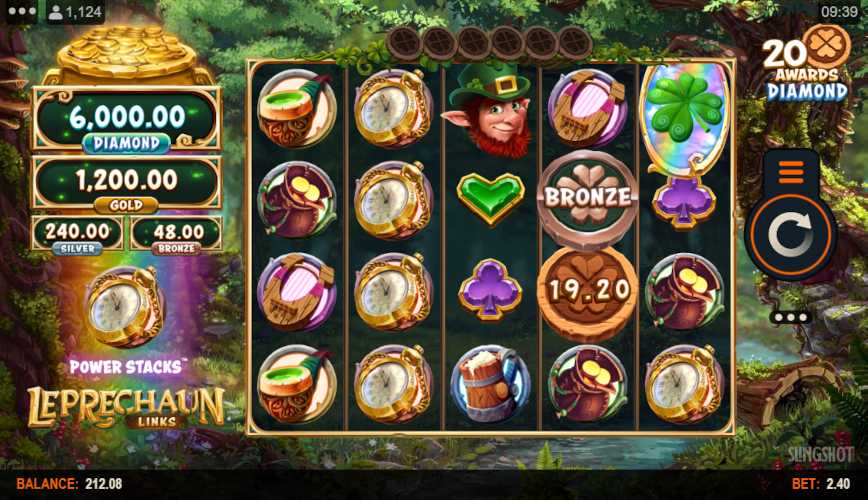868x500 pixels.
Task: Spin the reels with the circular arrow button
Action: tap(791, 236)
